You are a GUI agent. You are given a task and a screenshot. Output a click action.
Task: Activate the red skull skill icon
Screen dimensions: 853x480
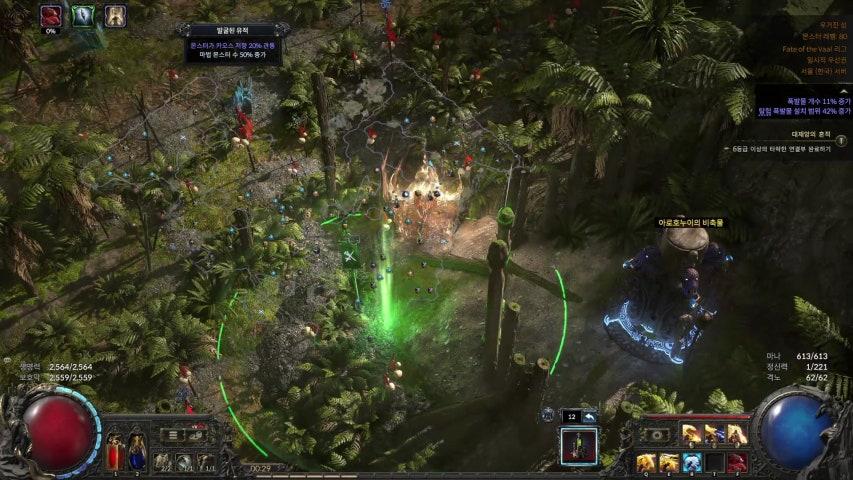coord(736,462)
